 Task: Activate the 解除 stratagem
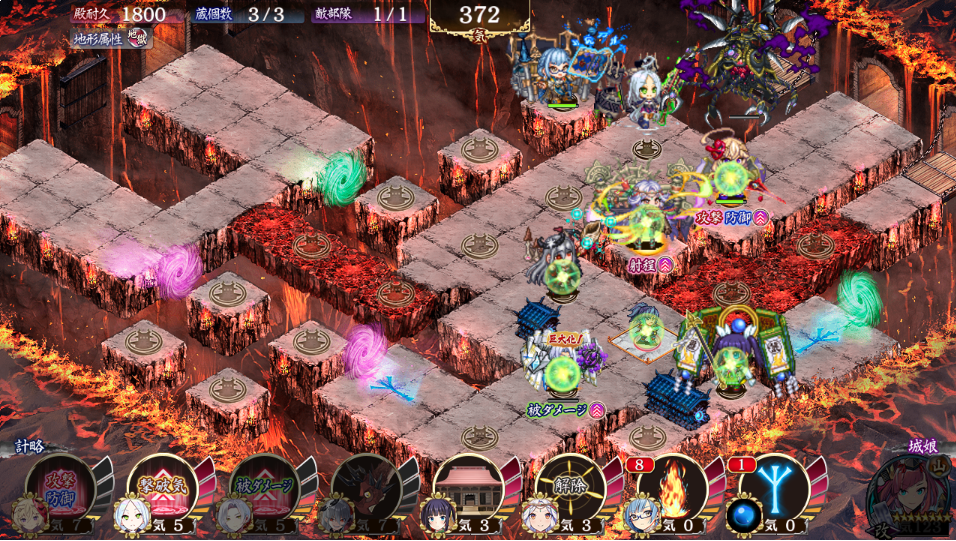[x=570, y=487]
